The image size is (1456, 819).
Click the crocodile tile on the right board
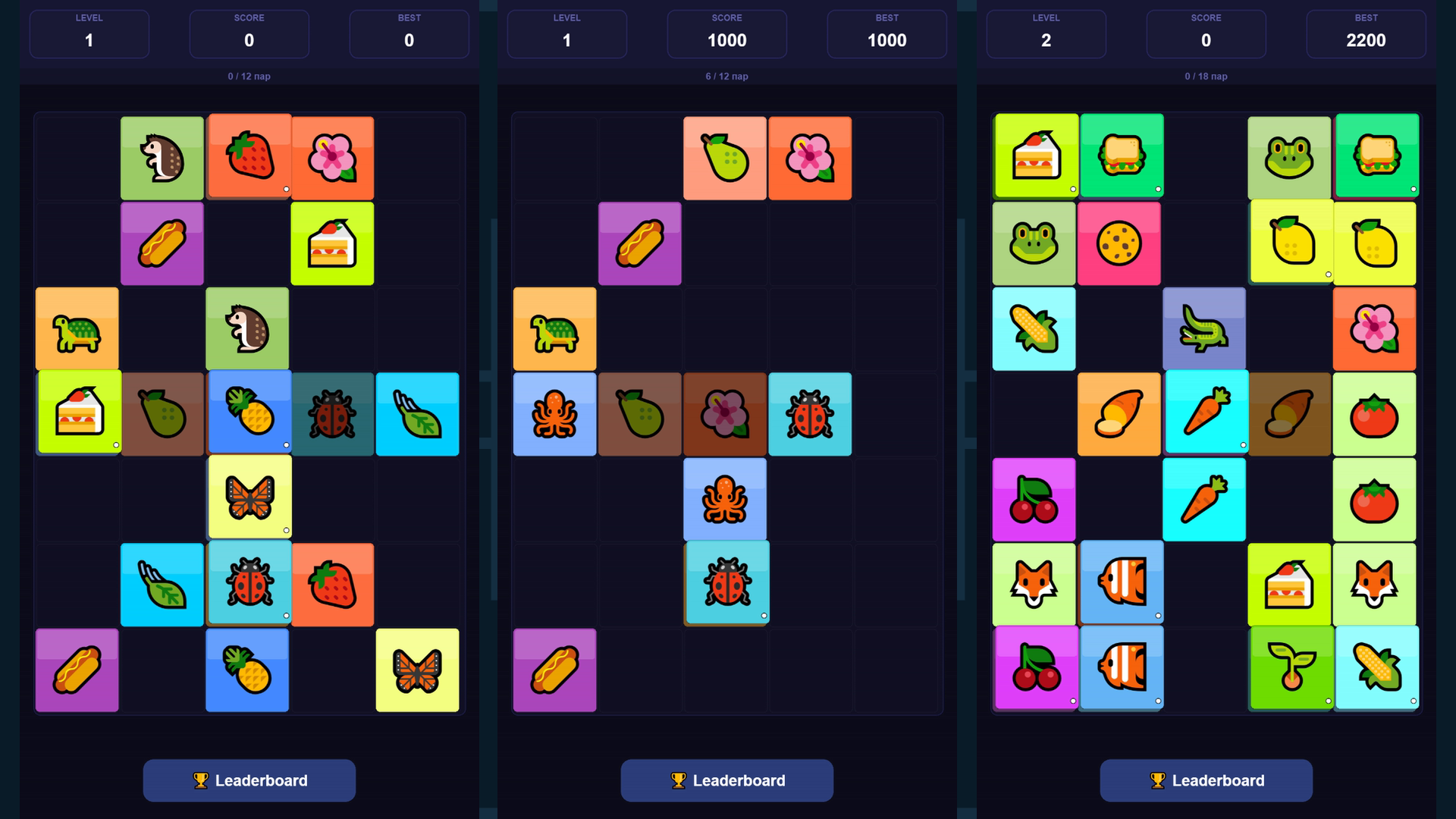click(1206, 329)
